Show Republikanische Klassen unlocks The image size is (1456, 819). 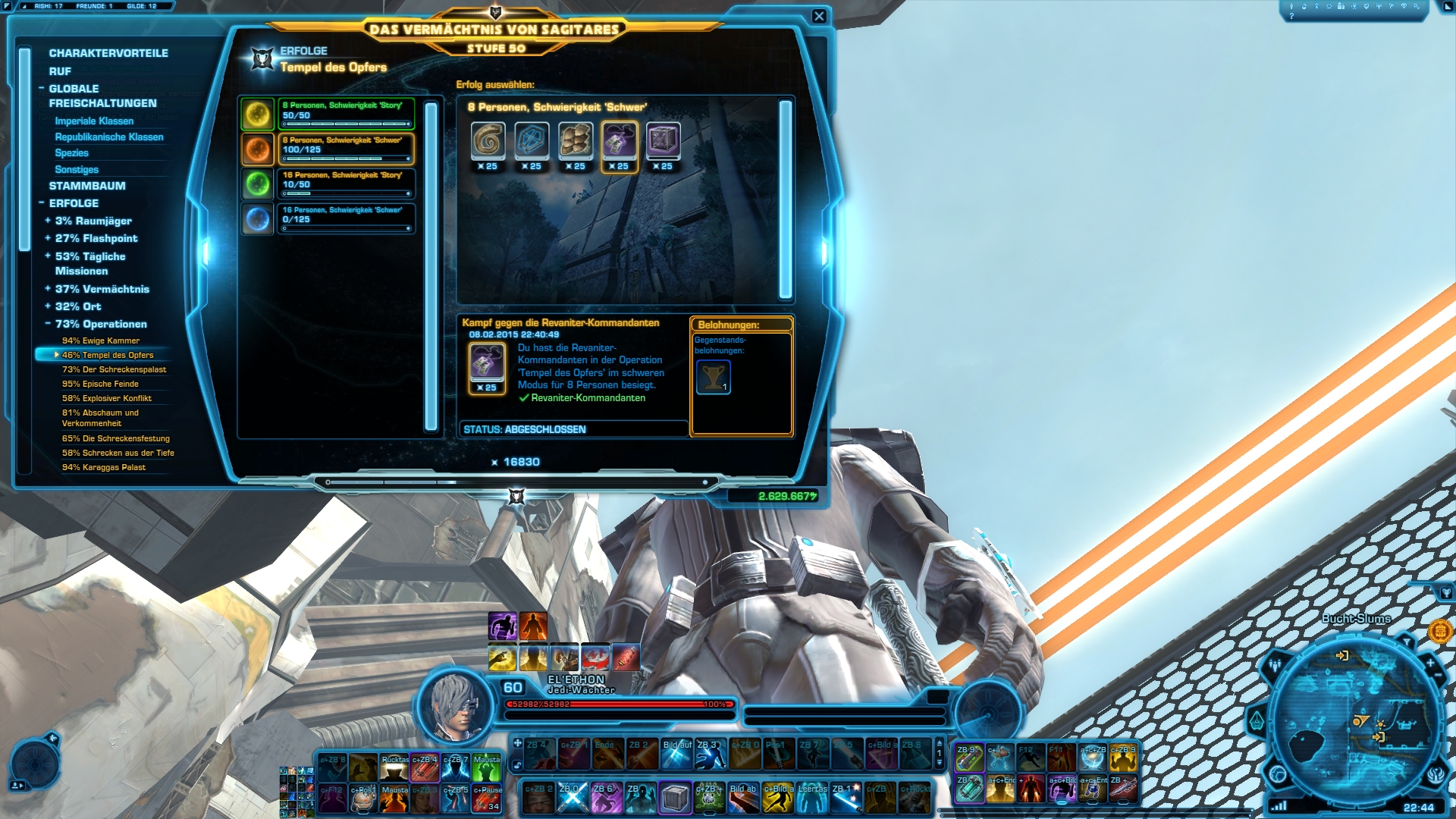click(x=109, y=137)
